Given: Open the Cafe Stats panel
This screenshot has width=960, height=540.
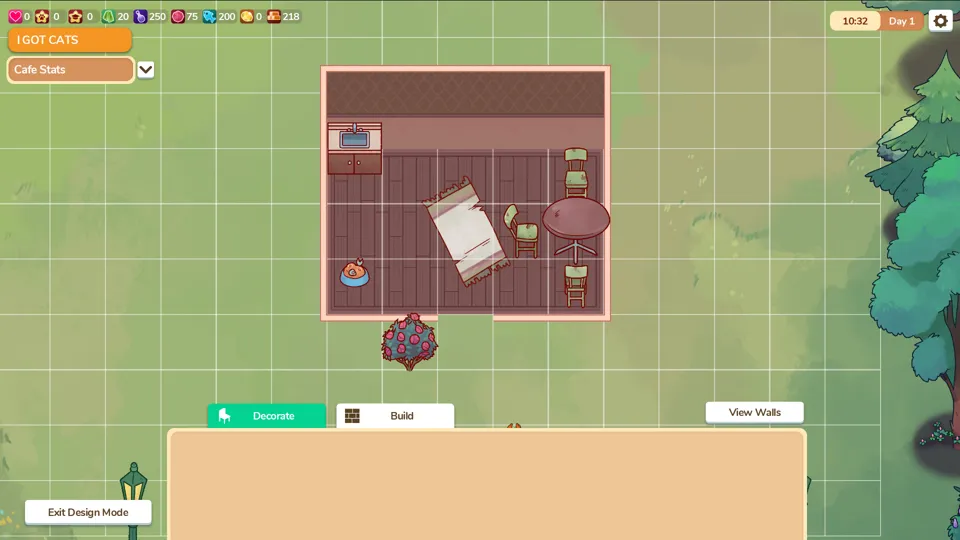Looking at the screenshot, I should [70, 70].
